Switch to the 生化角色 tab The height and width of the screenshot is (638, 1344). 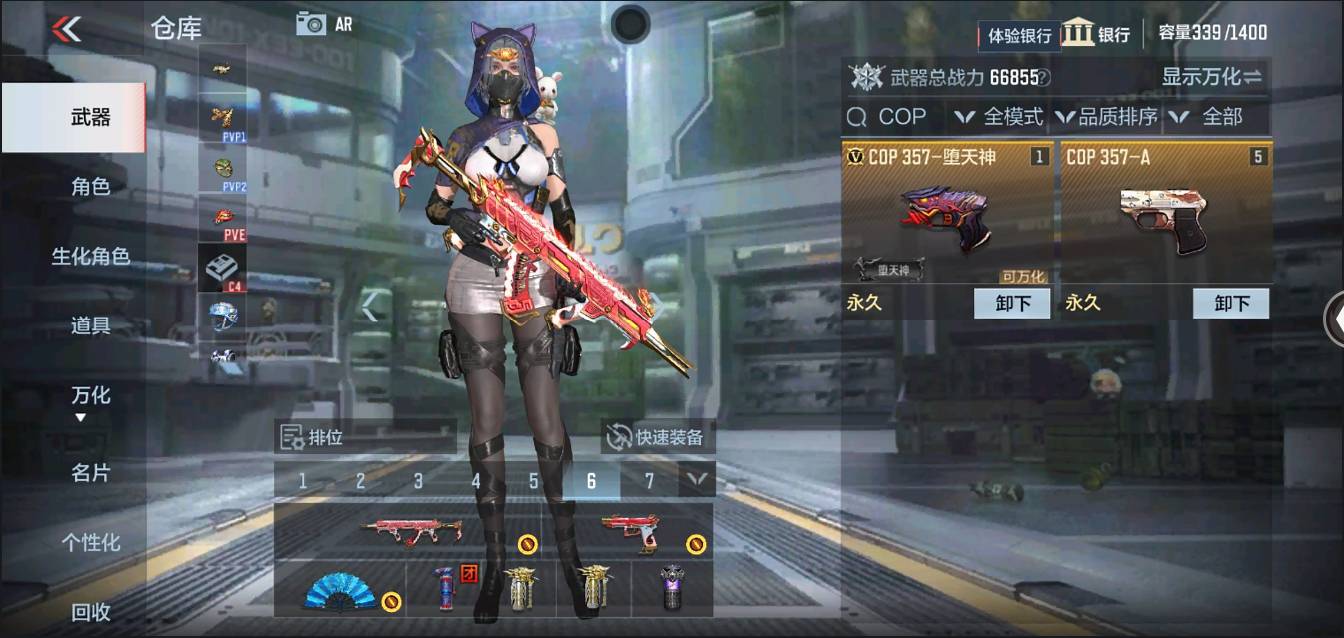[90, 256]
